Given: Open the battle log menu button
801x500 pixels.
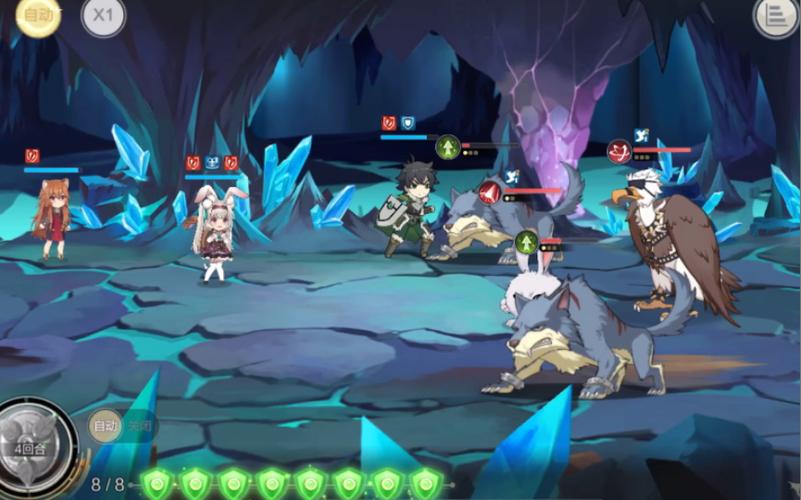Looking at the screenshot, I should point(775,16).
